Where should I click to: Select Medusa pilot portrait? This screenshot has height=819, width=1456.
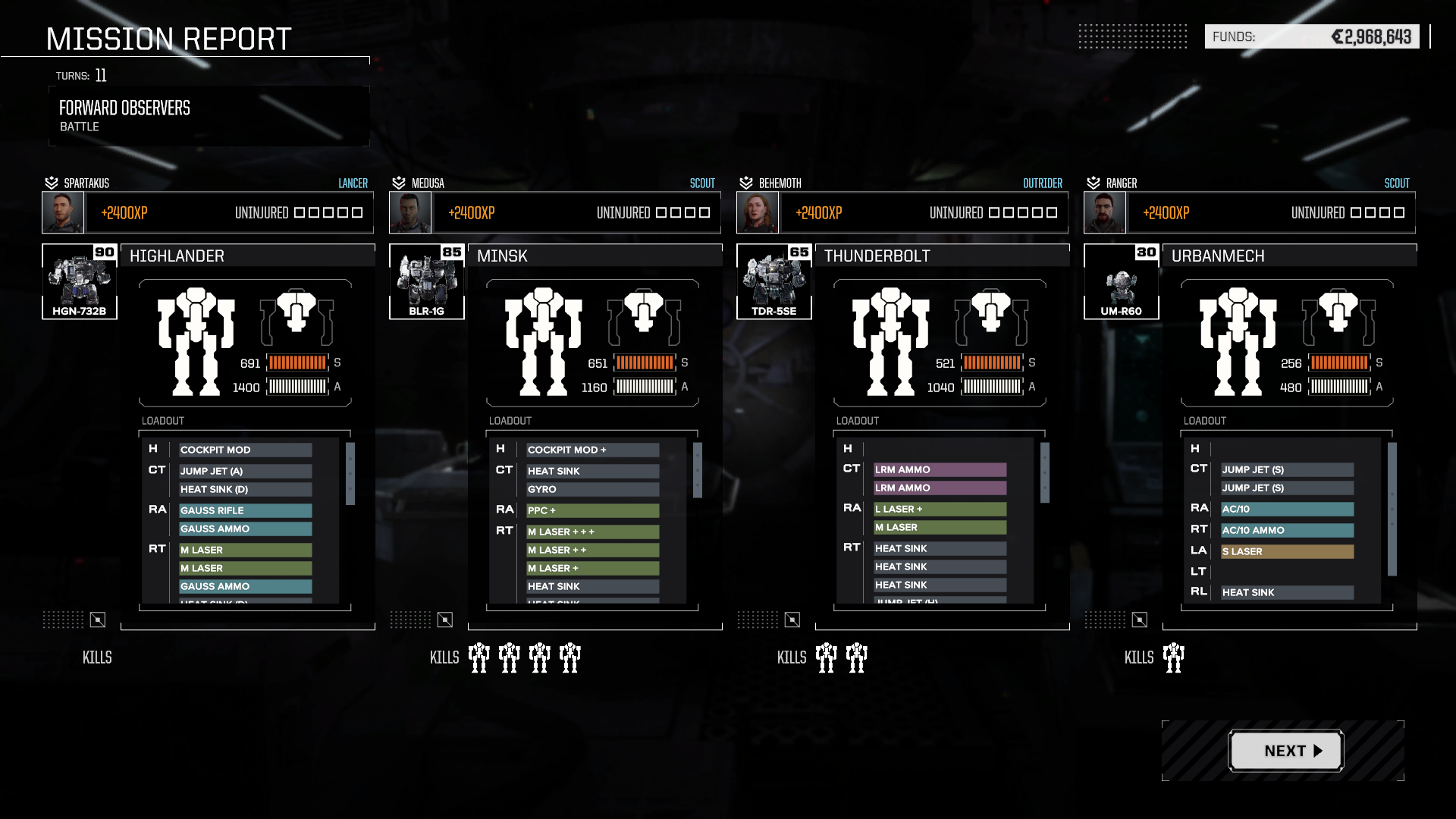pos(410,212)
